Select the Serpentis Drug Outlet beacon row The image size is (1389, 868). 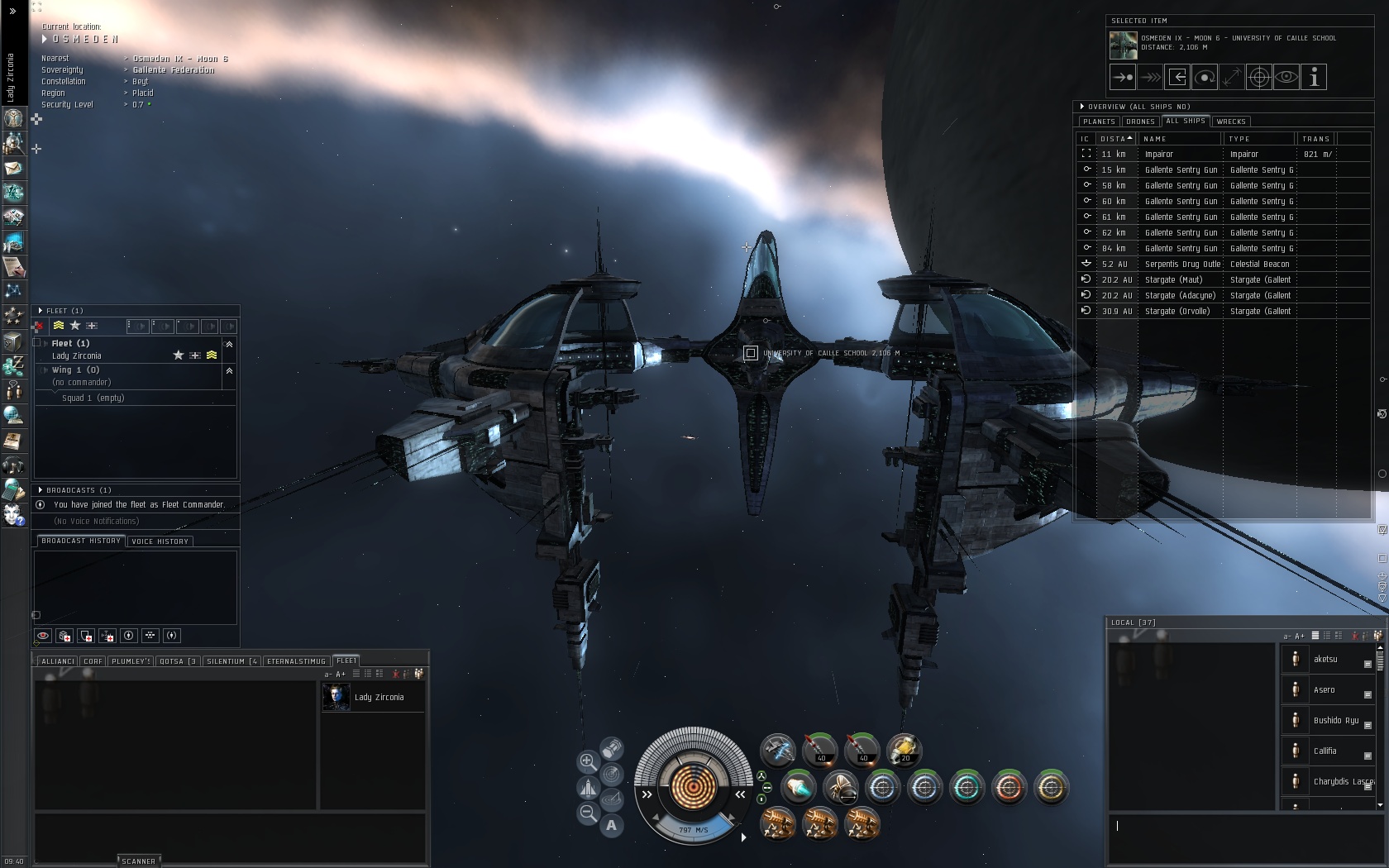(1181, 265)
